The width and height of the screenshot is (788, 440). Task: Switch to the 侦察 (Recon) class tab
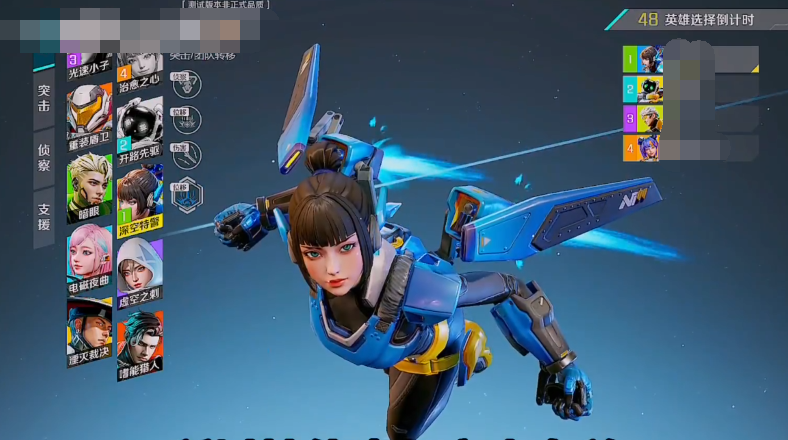44,156
